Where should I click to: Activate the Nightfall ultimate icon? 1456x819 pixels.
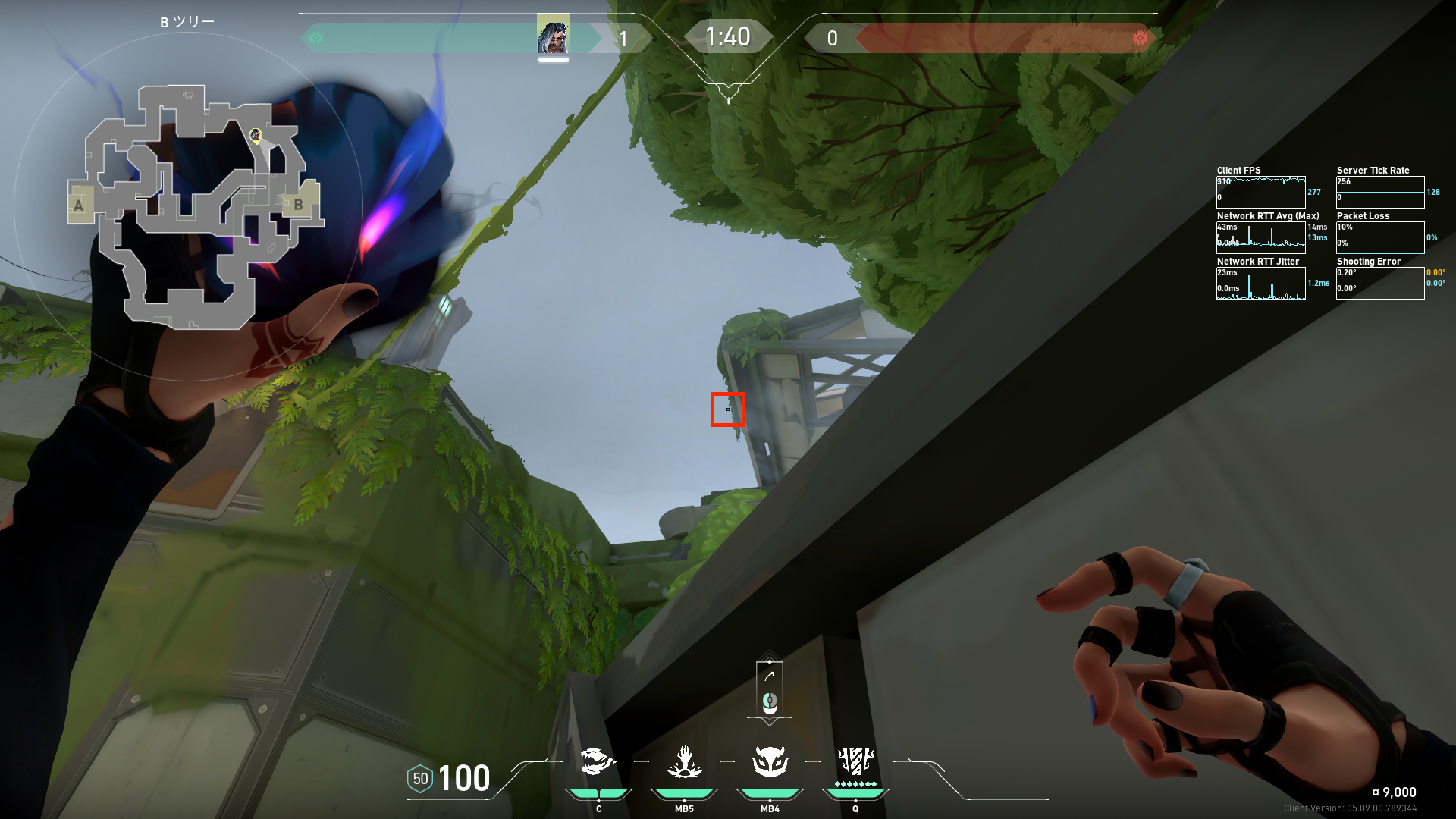855,761
